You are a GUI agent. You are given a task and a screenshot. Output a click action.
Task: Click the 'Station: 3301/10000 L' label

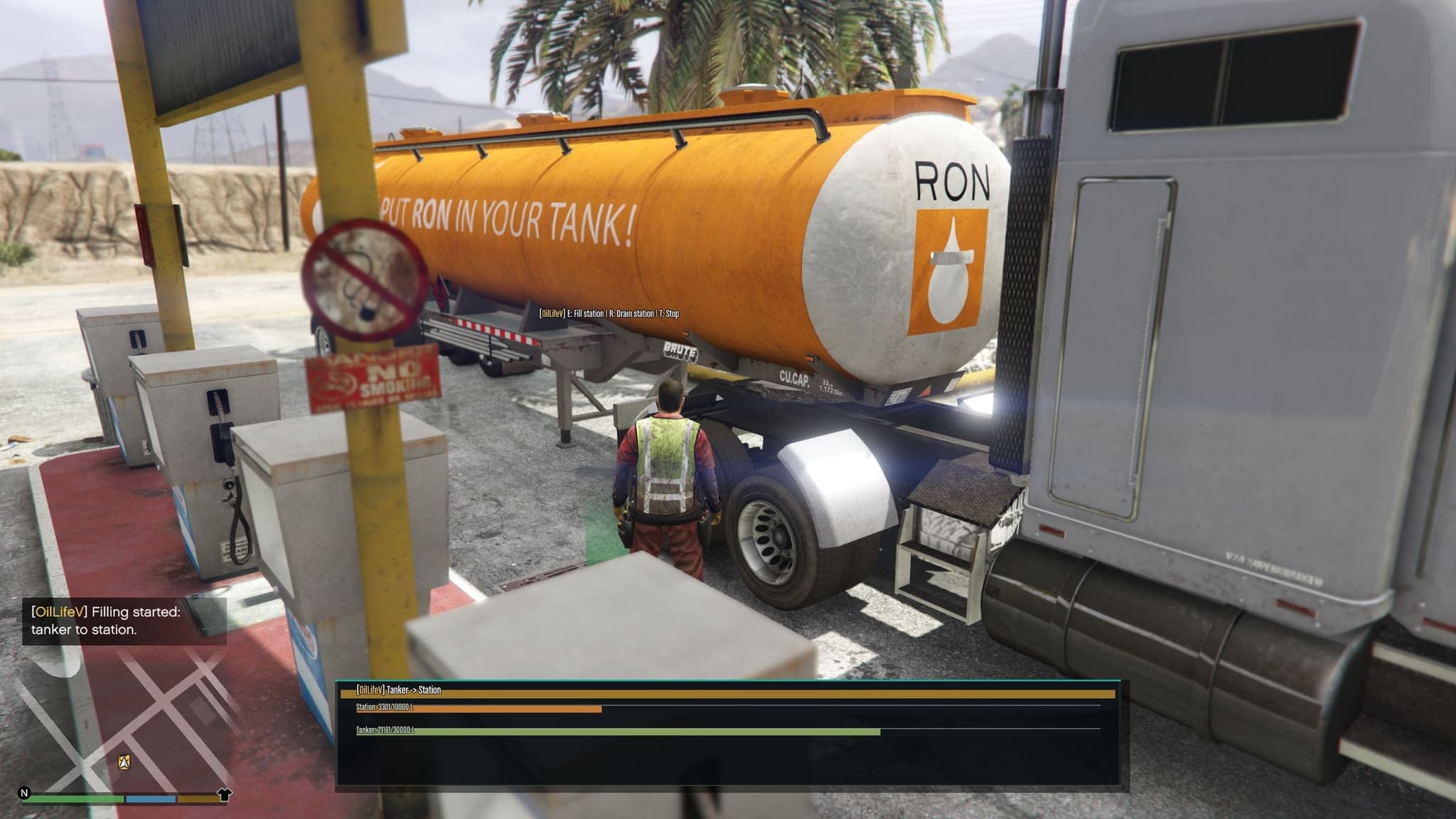(383, 707)
